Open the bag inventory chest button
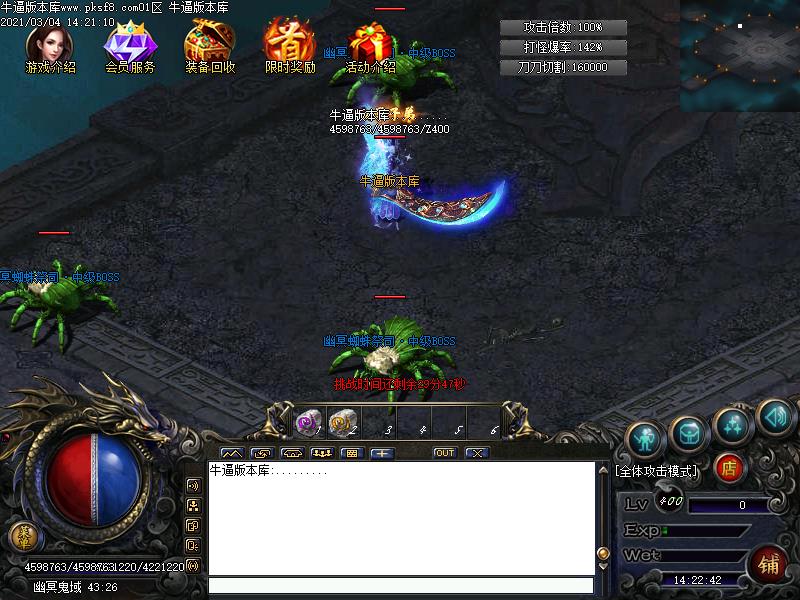The width and height of the screenshot is (800, 600). 691,433
